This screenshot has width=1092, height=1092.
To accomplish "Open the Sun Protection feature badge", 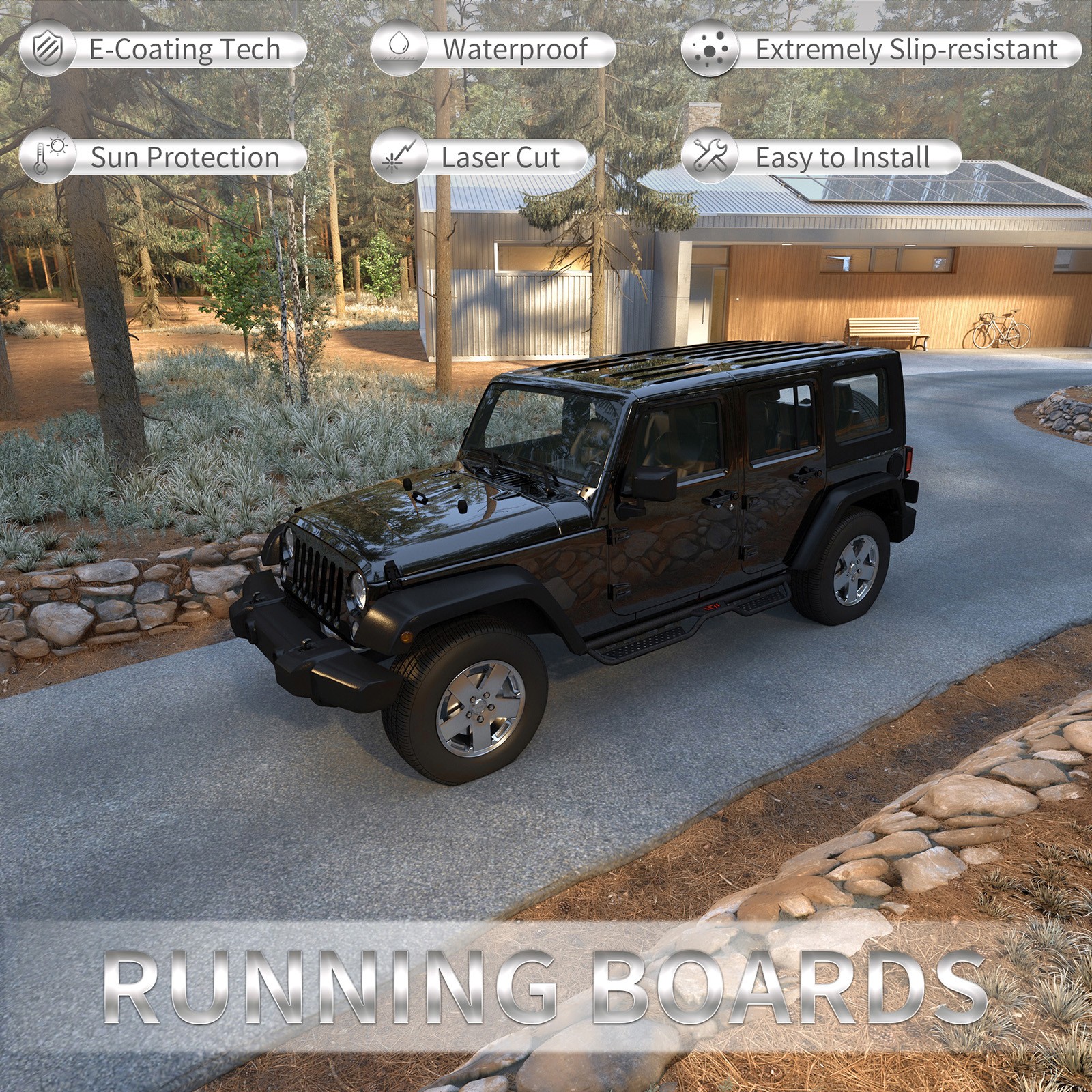I will click(x=164, y=158).
